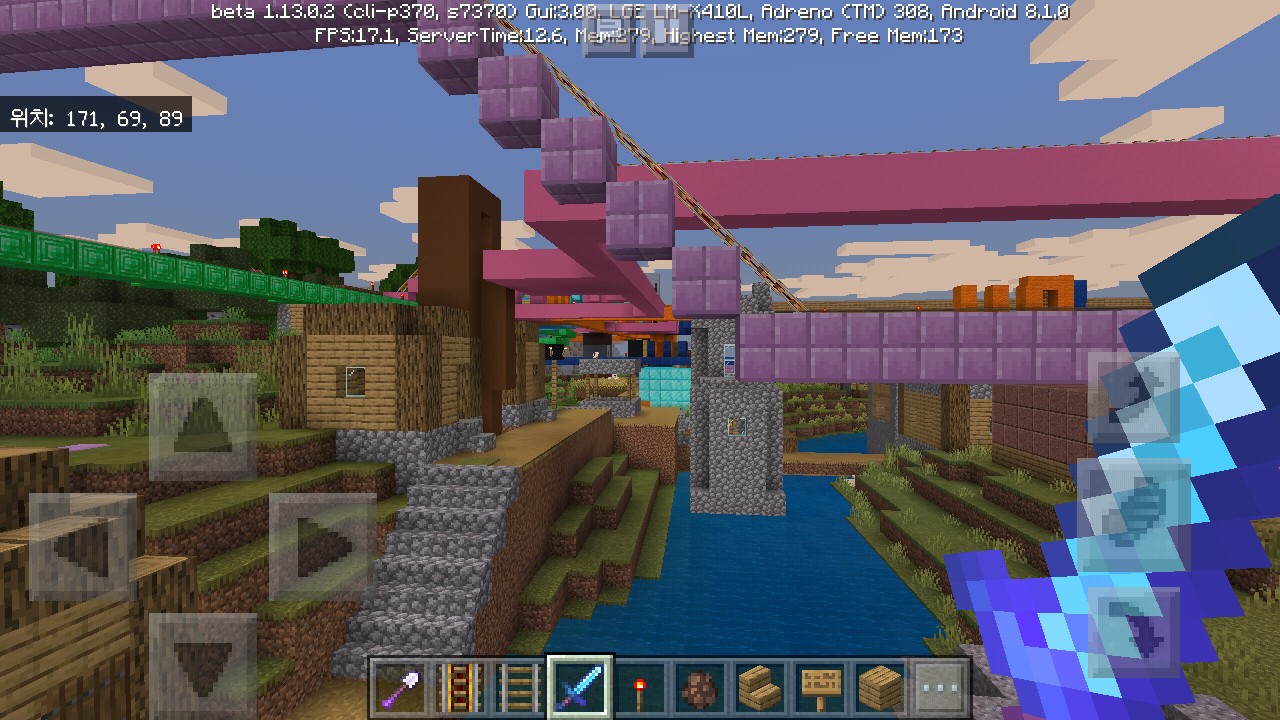Select the oak sign hotbar slot
The height and width of the screenshot is (720, 1280).
pos(820,688)
